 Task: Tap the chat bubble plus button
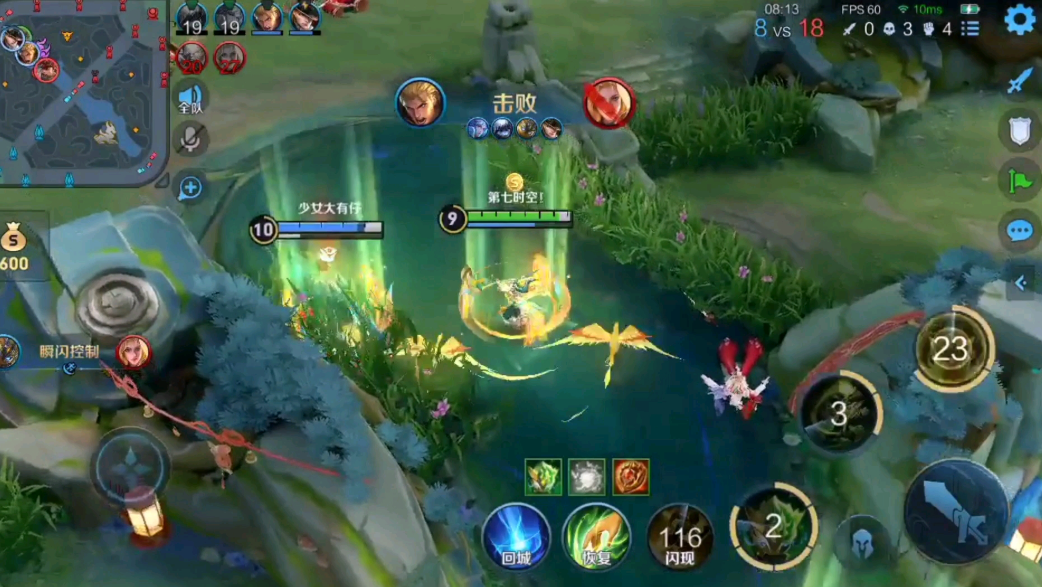click(x=190, y=187)
